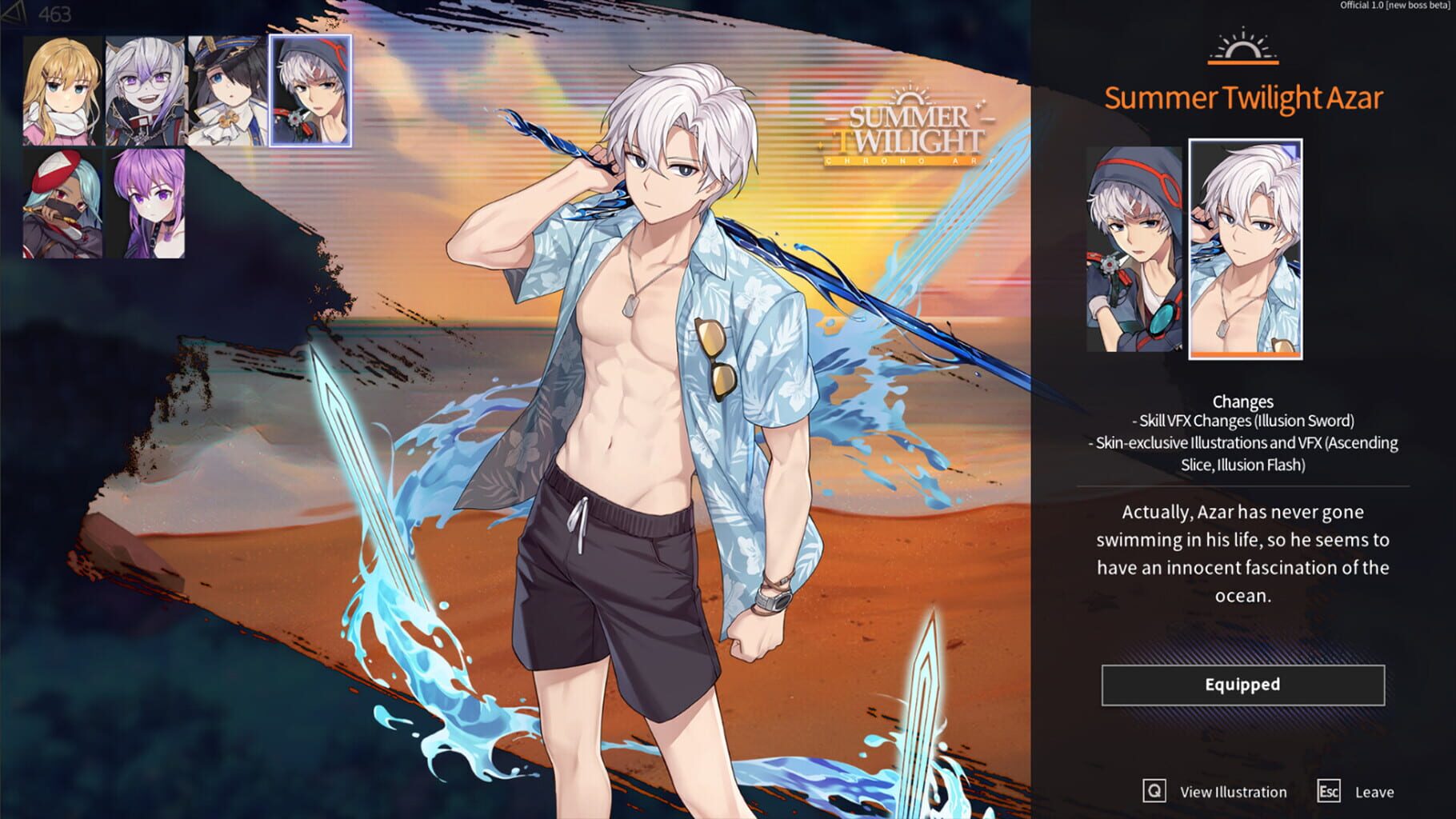Click the sunrise event icon above the skin name
This screenshot has width=1456, height=819.
point(1242,45)
